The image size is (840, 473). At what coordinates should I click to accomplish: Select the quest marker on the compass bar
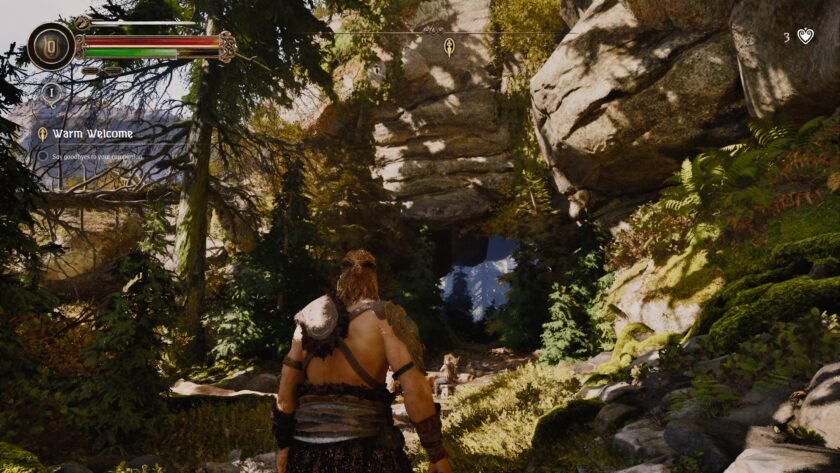tap(449, 46)
